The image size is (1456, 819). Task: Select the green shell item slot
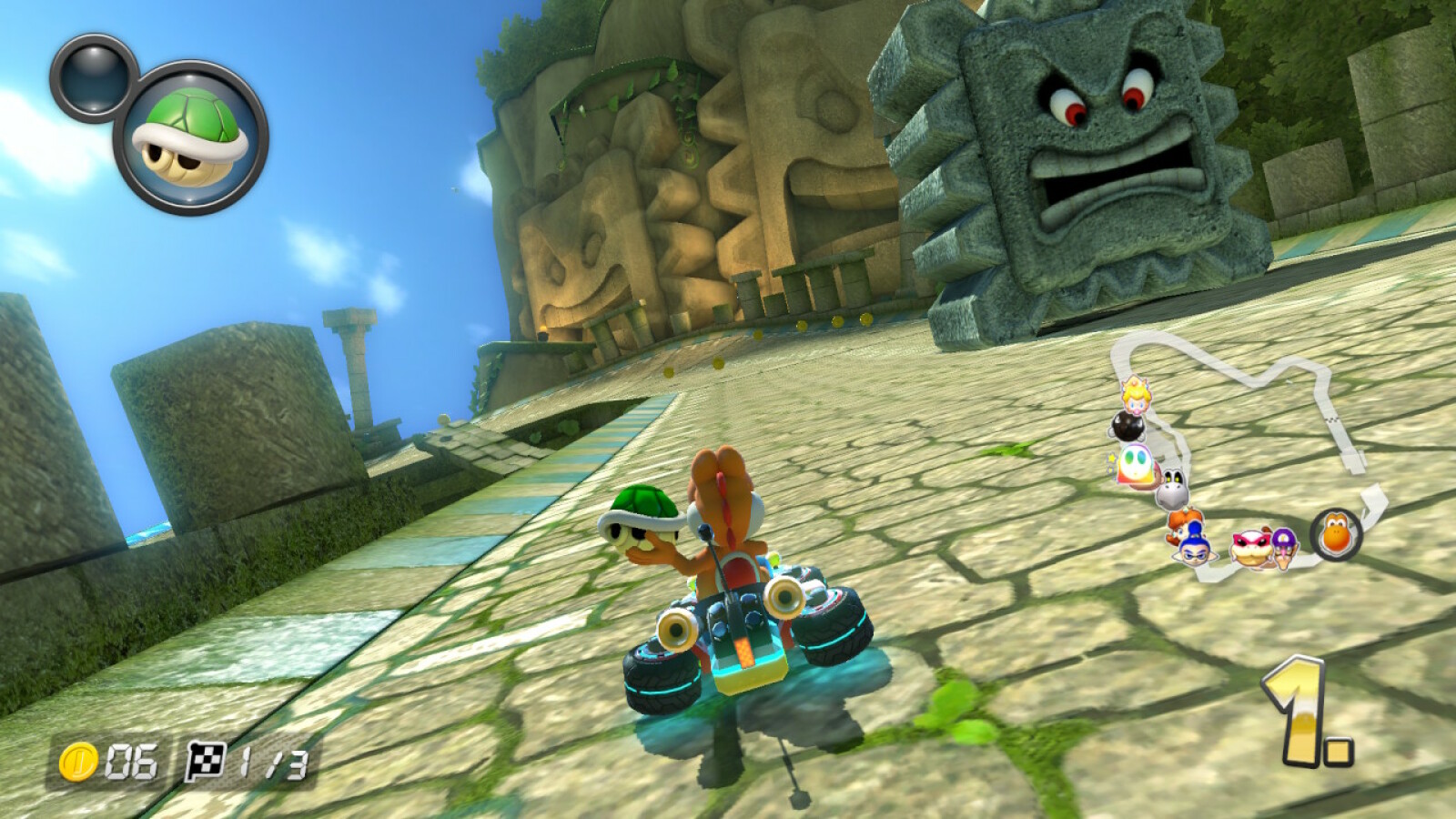(x=190, y=137)
